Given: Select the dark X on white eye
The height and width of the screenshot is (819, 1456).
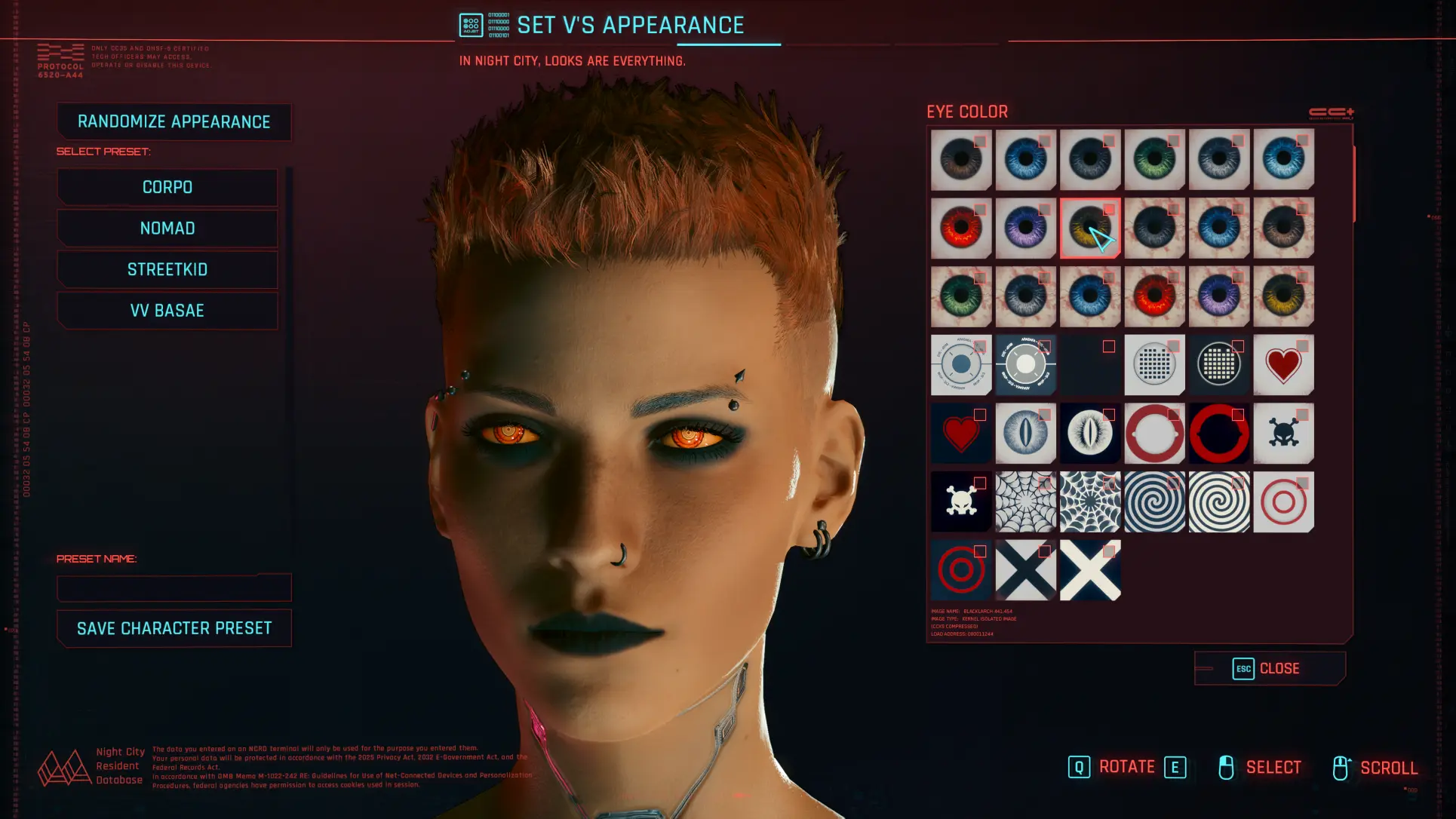Looking at the screenshot, I should point(1025,571).
